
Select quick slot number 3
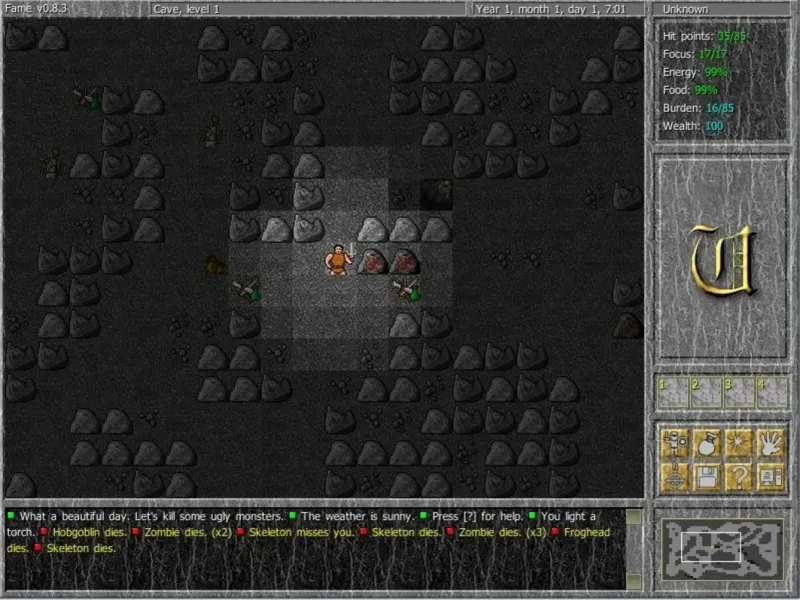(x=739, y=392)
